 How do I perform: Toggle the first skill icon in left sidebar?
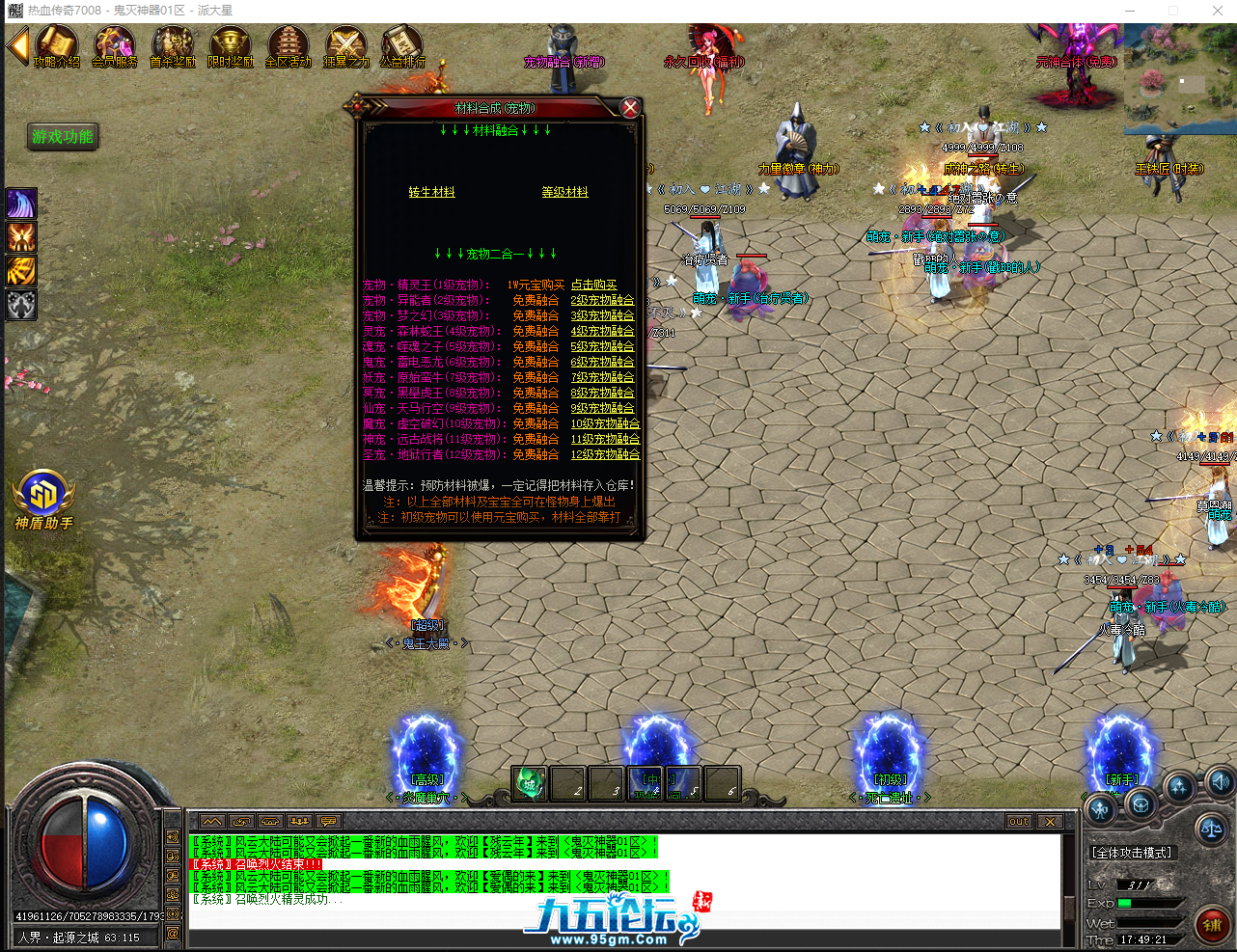[x=20, y=204]
